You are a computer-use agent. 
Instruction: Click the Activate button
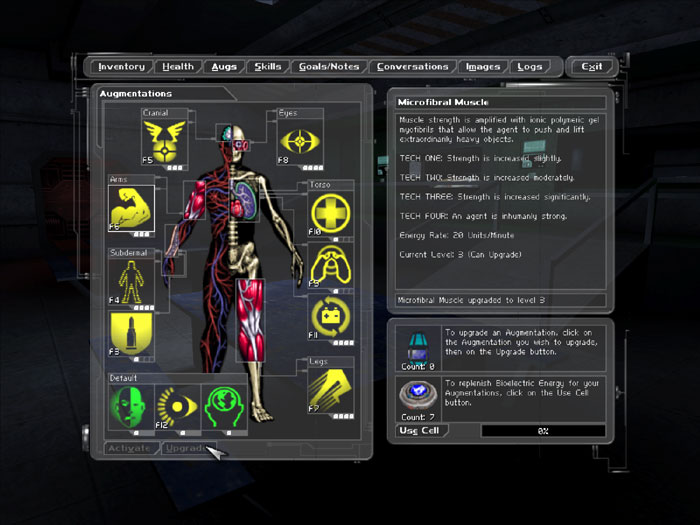click(x=131, y=448)
